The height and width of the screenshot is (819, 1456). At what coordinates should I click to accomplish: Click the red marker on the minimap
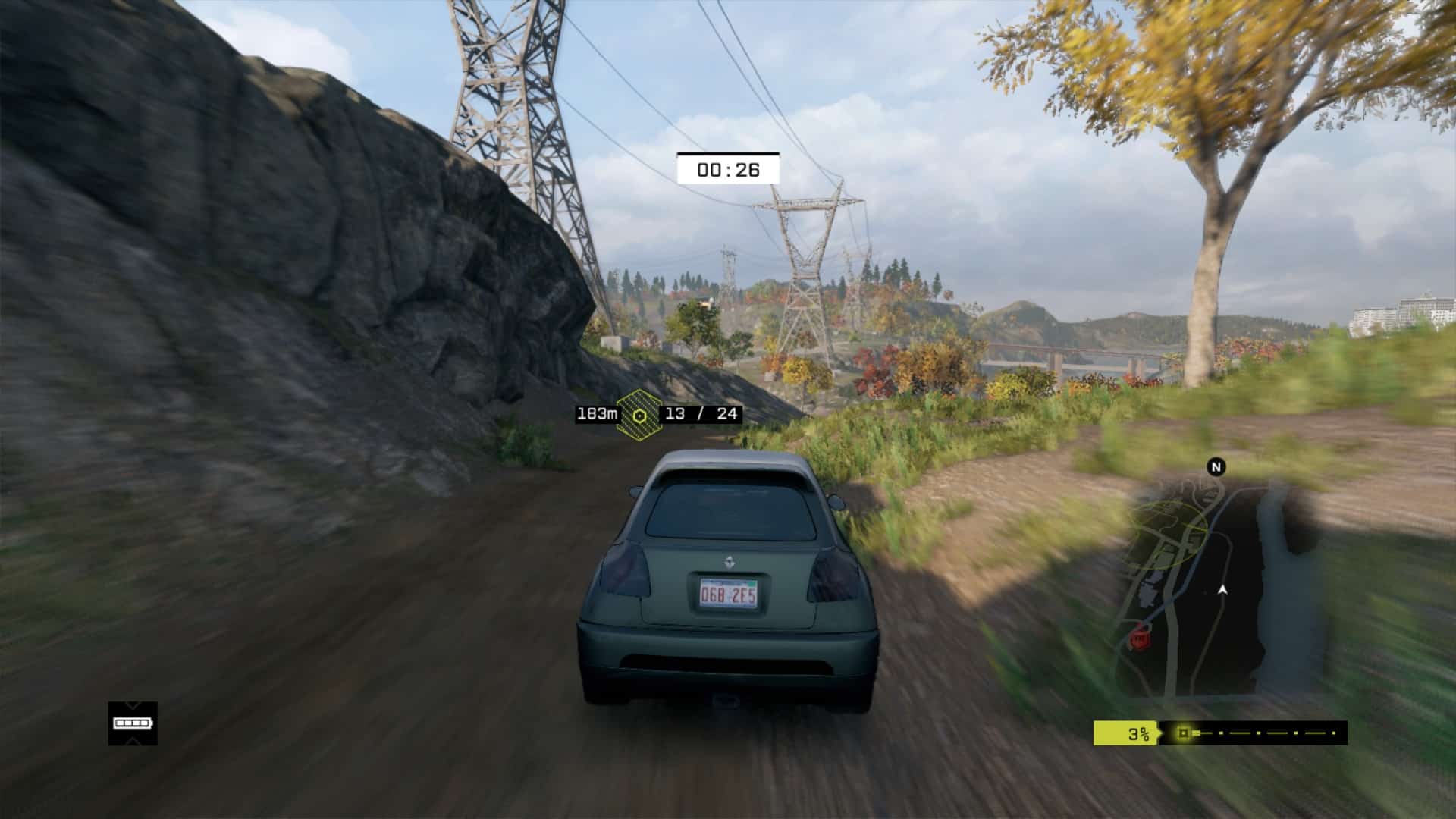click(x=1138, y=639)
